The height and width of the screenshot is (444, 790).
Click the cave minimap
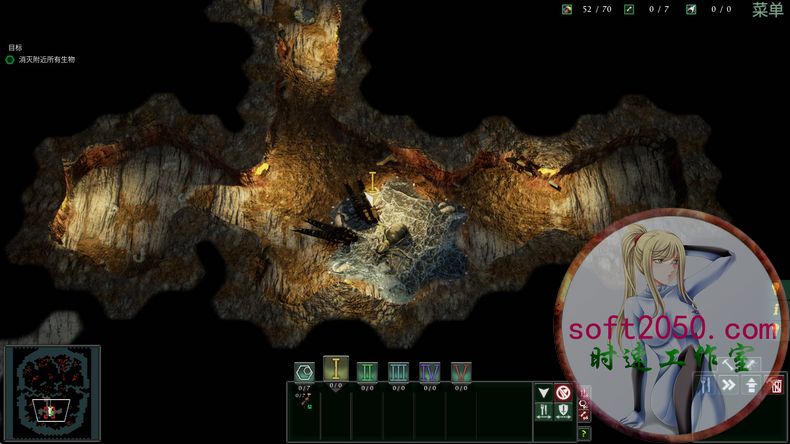[x=51, y=394]
